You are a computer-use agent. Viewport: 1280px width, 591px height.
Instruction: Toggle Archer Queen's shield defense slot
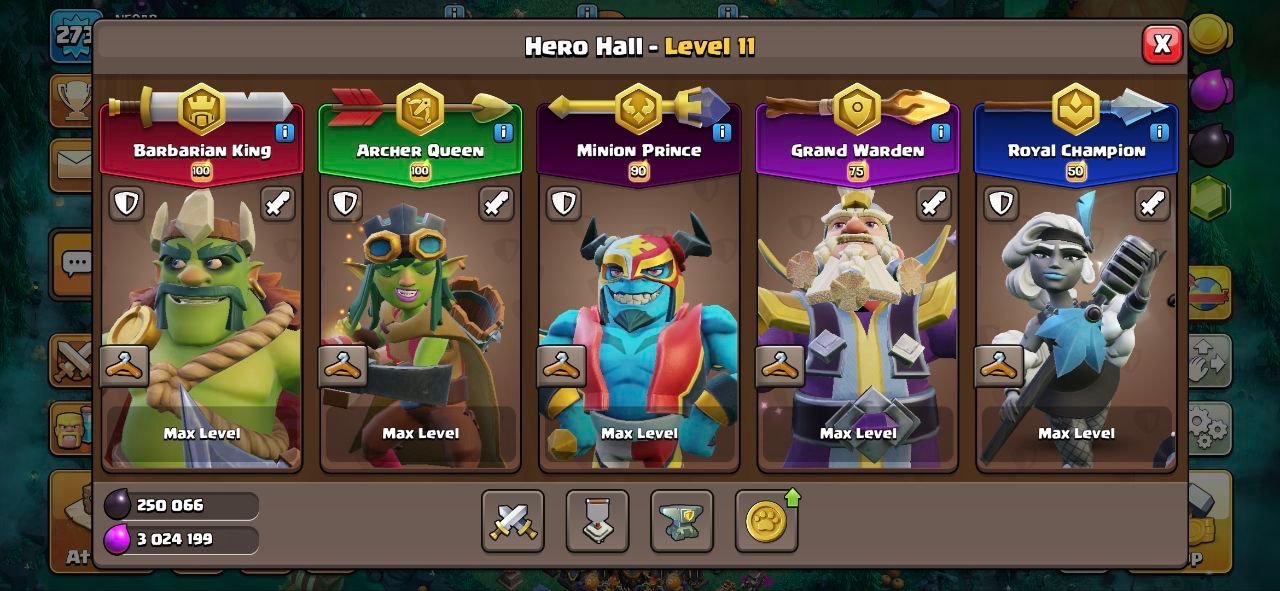pos(345,203)
